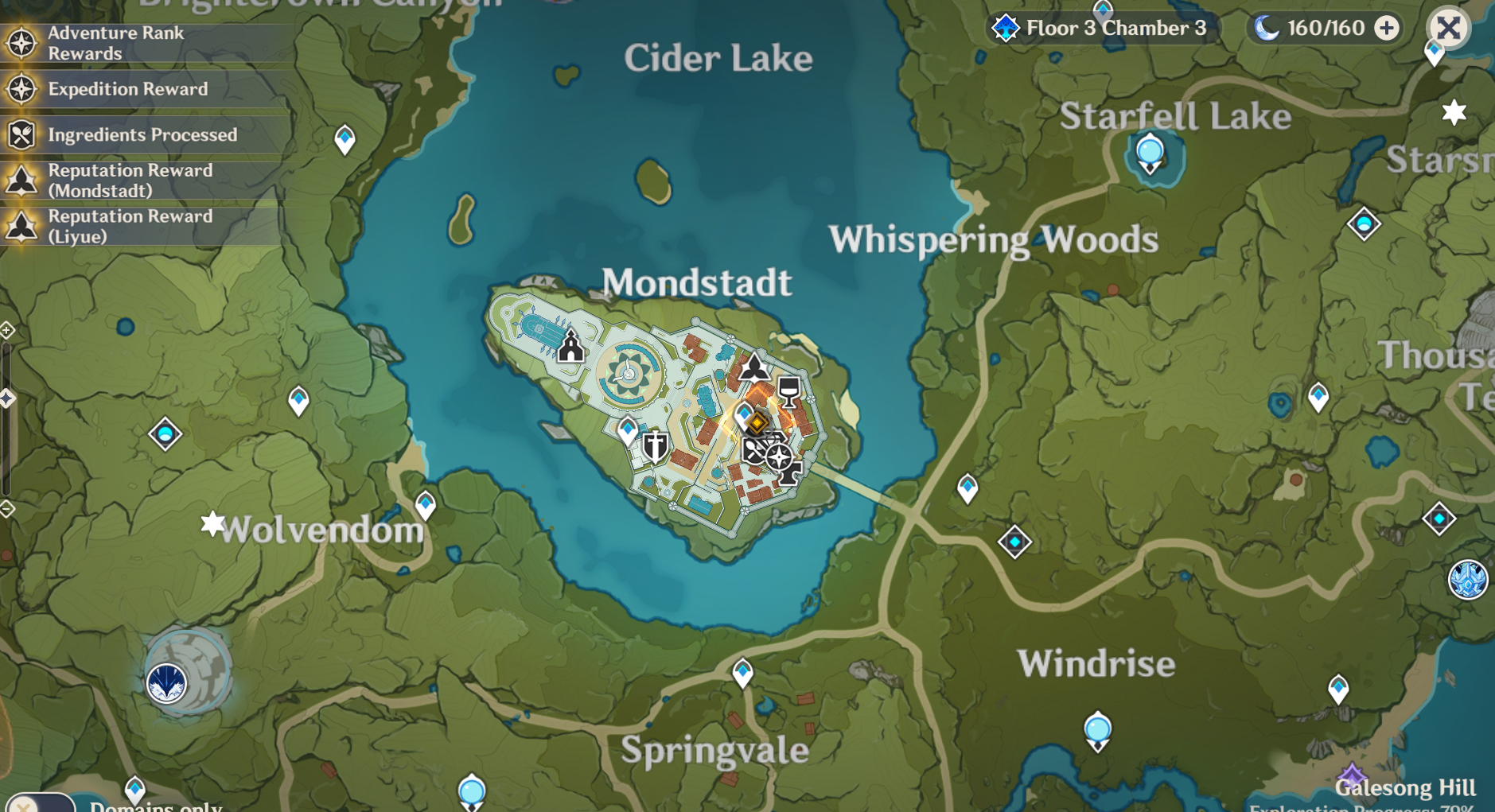The width and height of the screenshot is (1495, 812).
Task: Click the icy blue boss marker
Action: pyautogui.click(x=1467, y=579)
